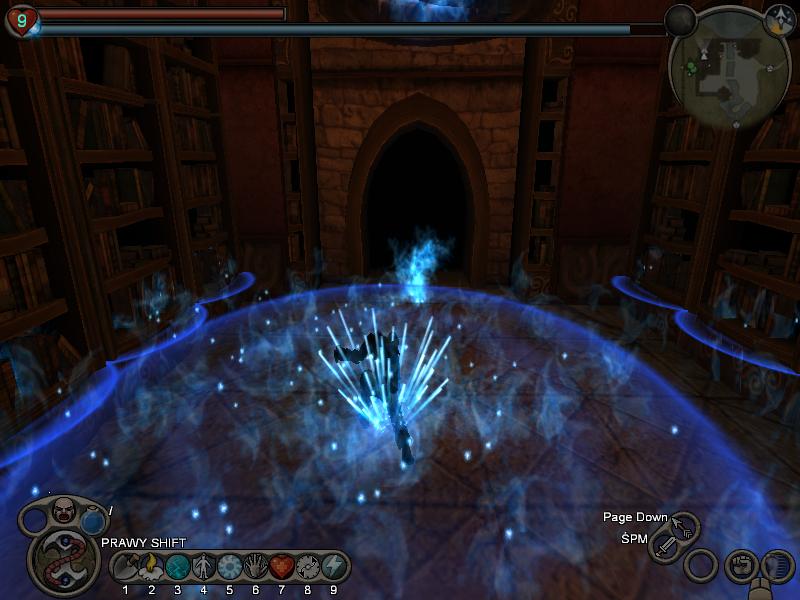Switch to the bow ranged weapon icon

pos(686,526)
